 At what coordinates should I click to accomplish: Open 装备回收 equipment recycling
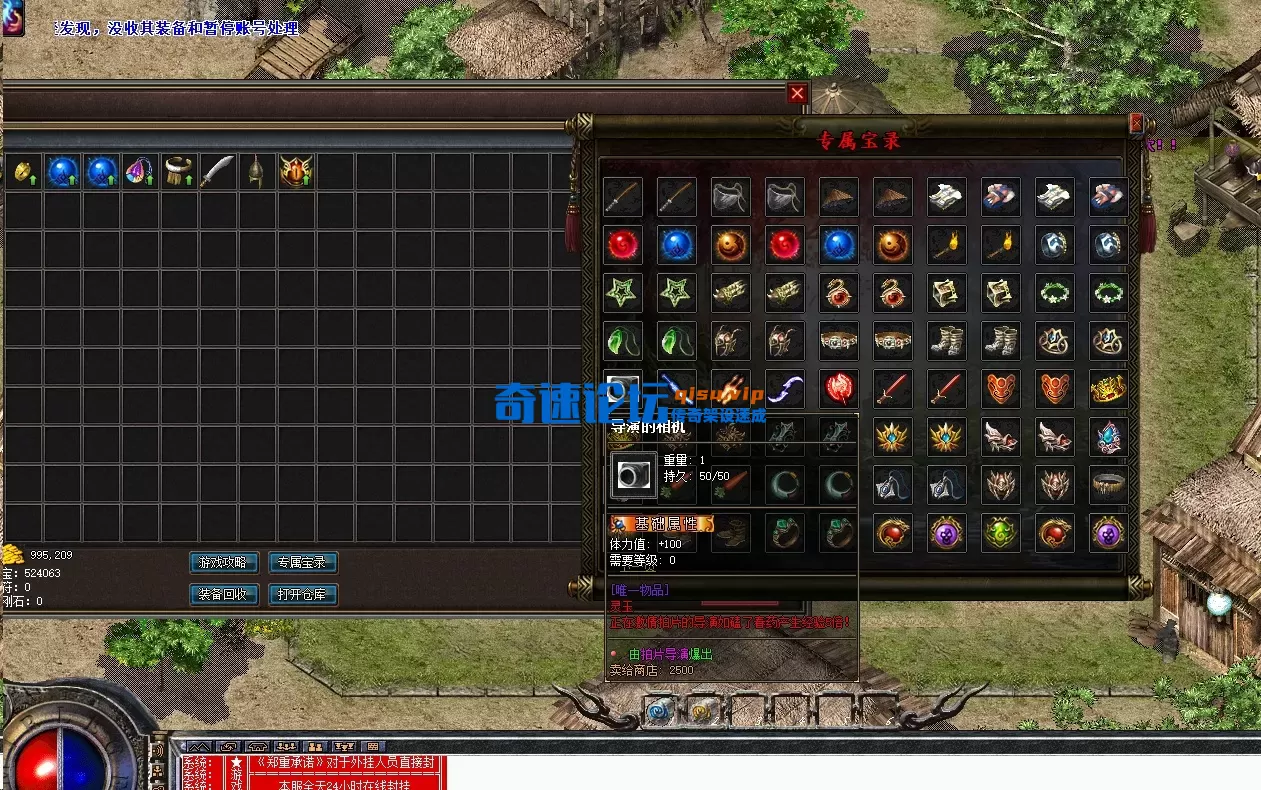[x=224, y=595]
